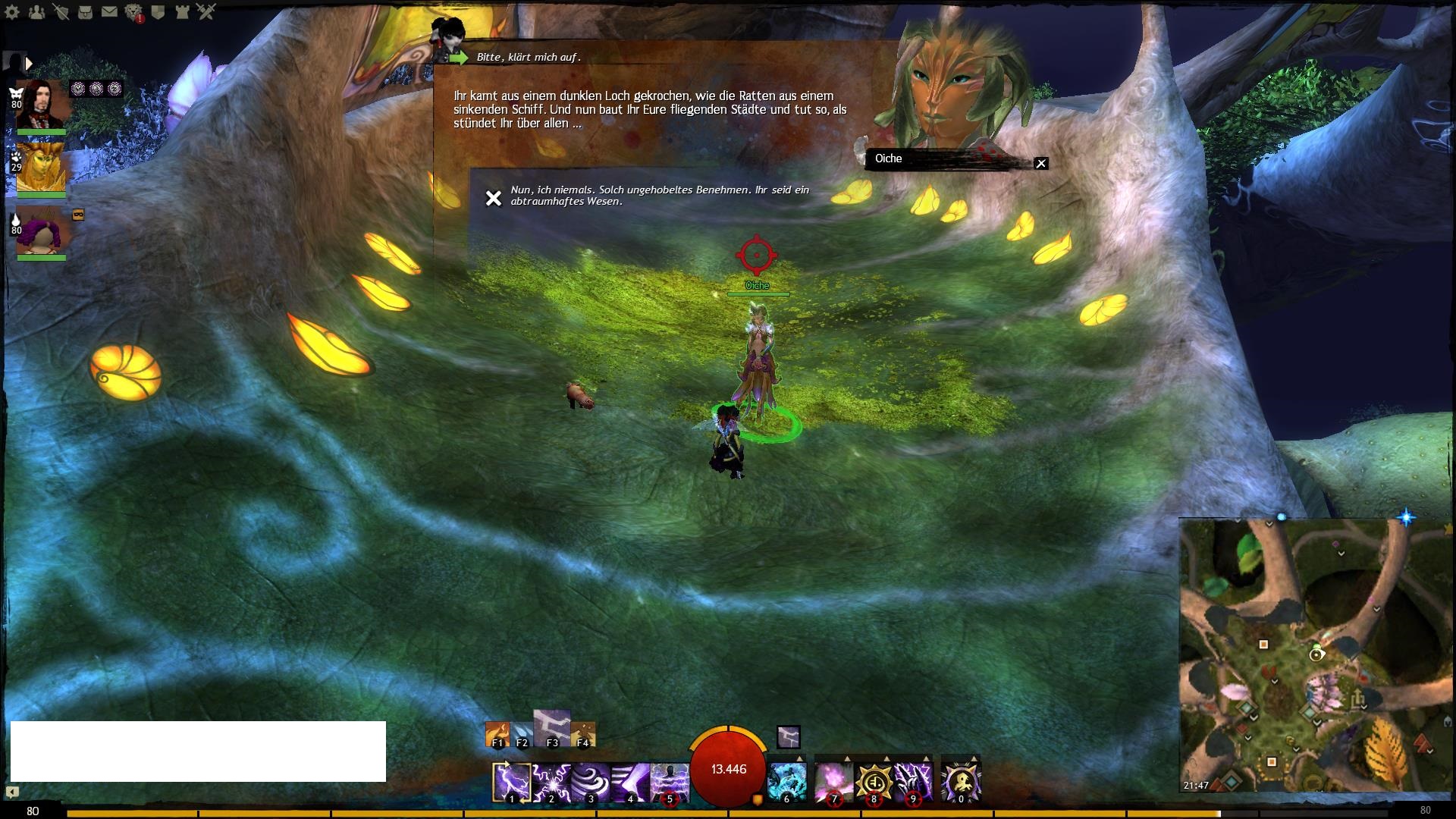1456x819 pixels.
Task: Select the golden level 29 party member portrait
Action: (41, 167)
